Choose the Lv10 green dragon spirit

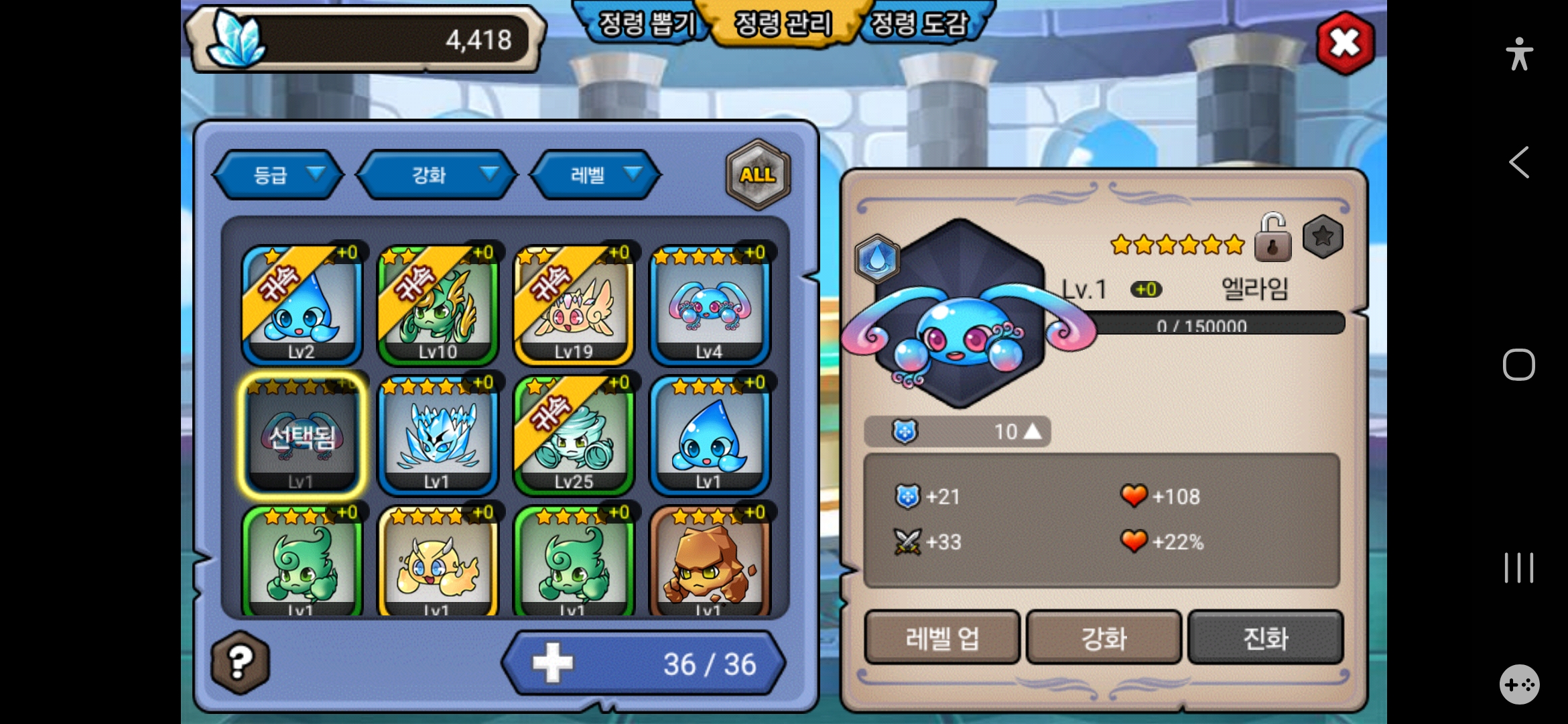click(x=438, y=305)
